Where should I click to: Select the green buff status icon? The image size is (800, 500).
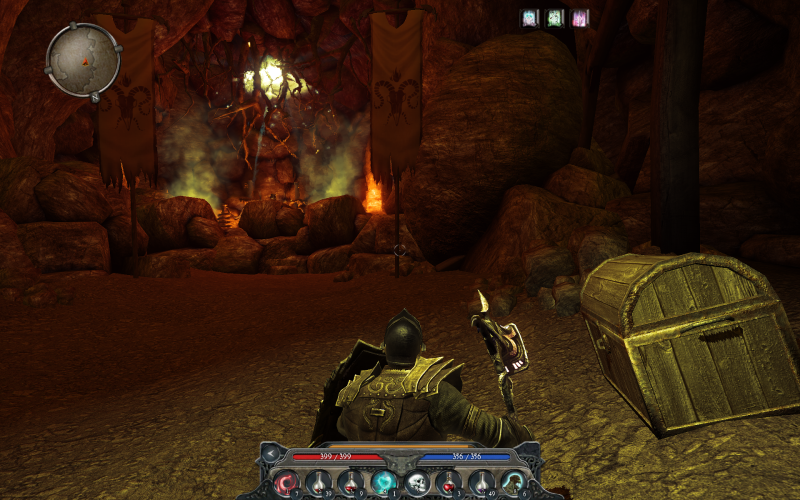(554, 17)
